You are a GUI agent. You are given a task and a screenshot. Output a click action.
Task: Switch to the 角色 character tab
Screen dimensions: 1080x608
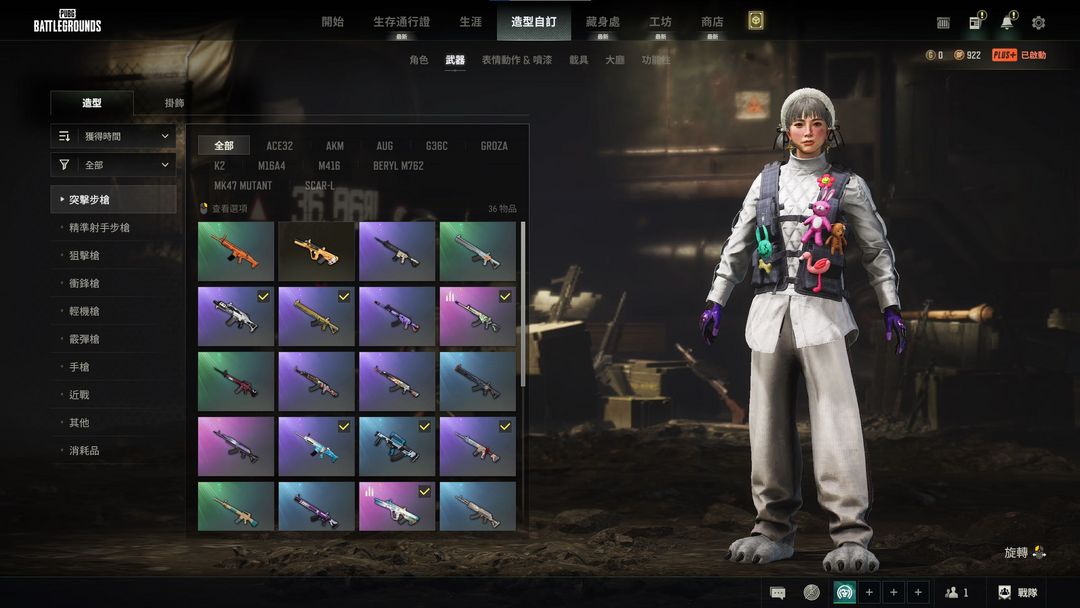point(418,60)
